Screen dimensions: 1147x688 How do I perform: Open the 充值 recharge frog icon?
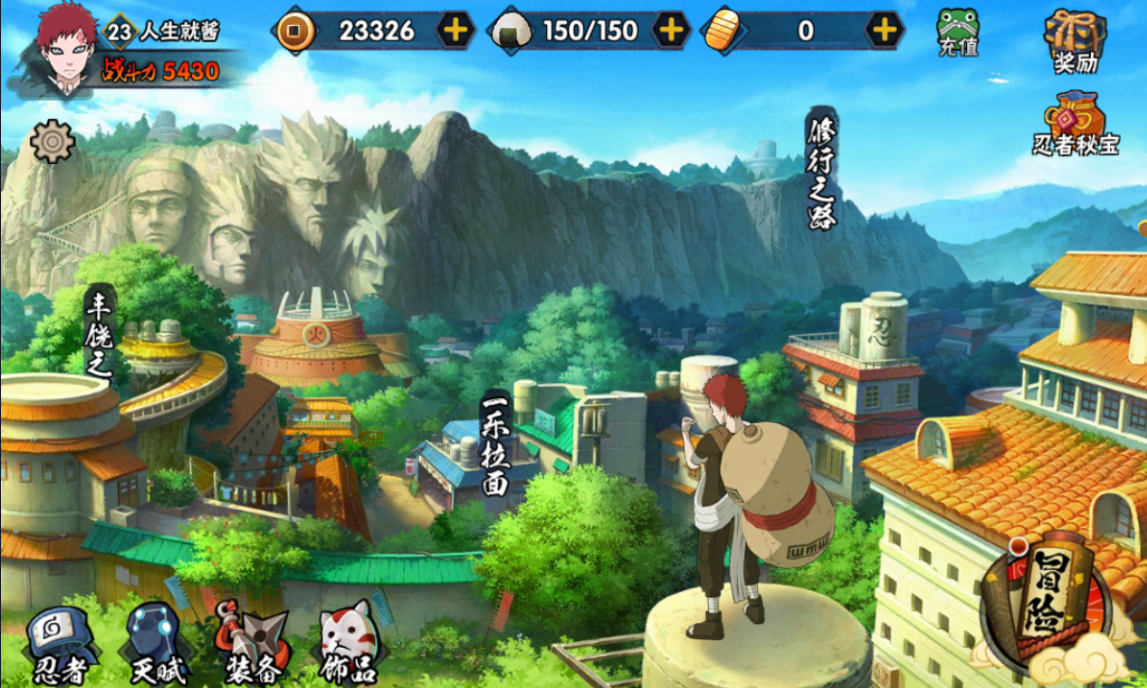coord(958,32)
